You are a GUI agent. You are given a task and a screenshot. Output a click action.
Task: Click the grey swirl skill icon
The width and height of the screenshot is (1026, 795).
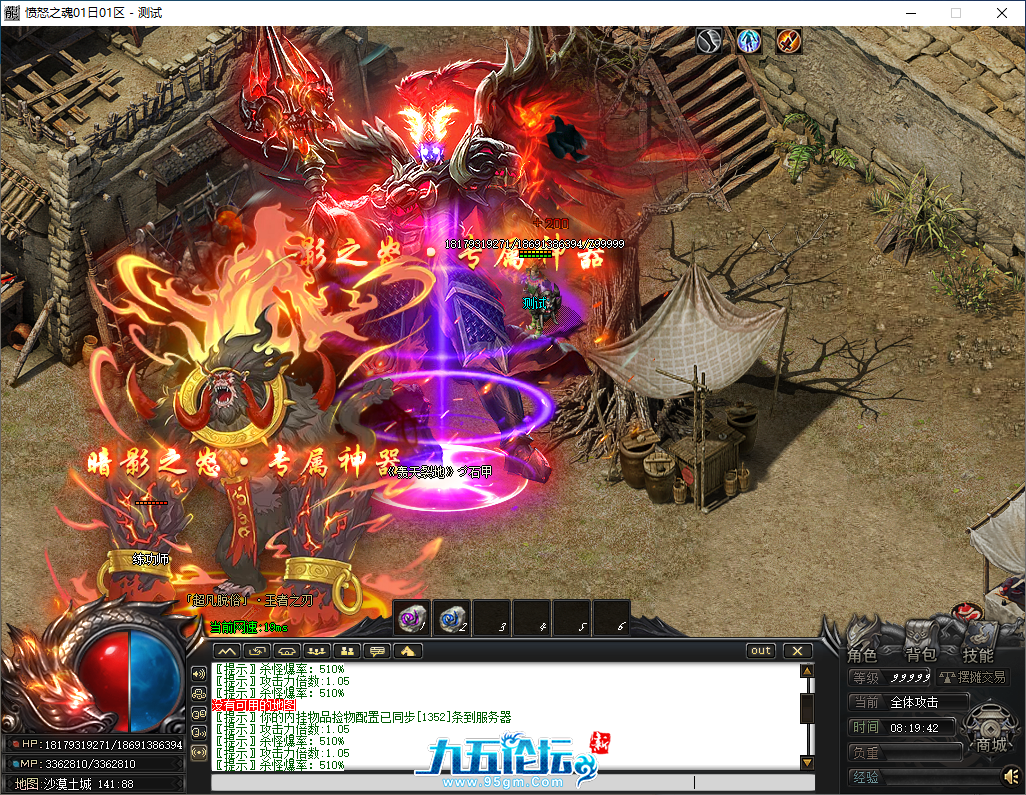point(709,41)
